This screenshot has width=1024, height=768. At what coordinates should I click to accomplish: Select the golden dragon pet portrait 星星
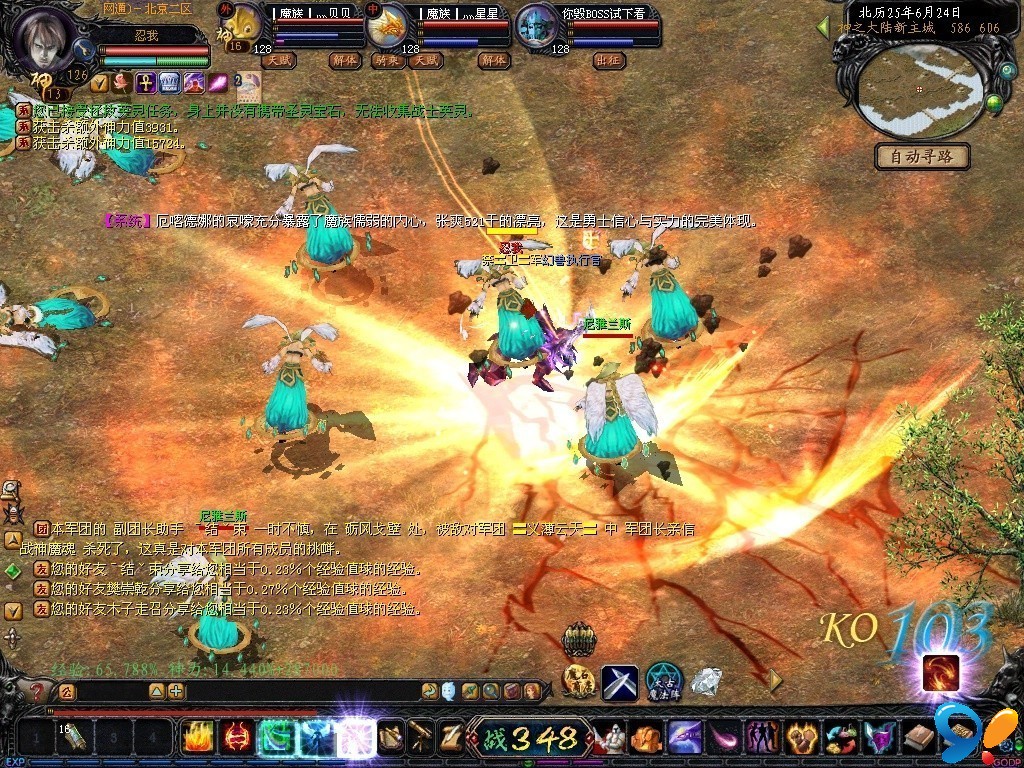click(x=388, y=26)
